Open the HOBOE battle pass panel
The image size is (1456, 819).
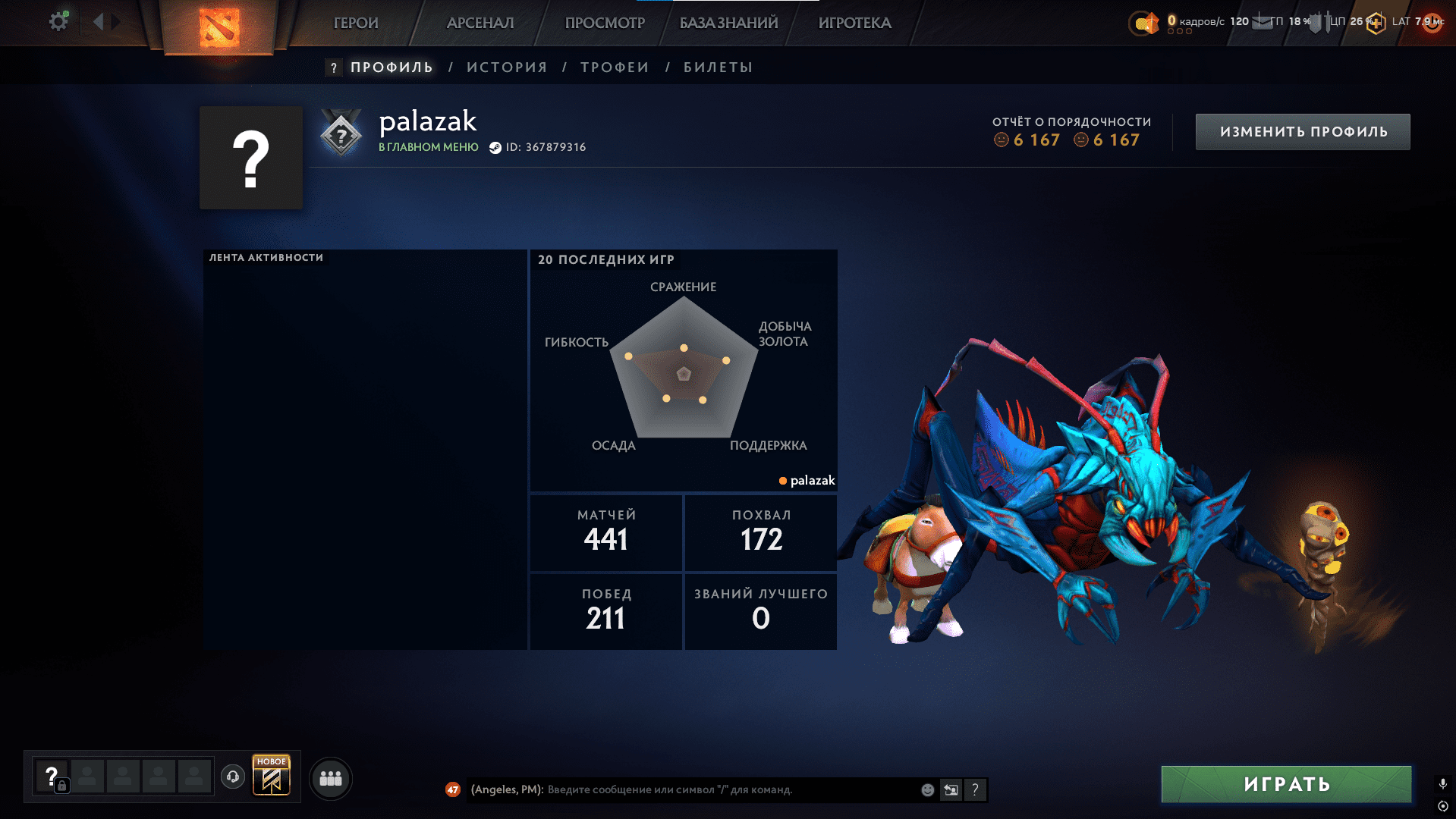272,776
